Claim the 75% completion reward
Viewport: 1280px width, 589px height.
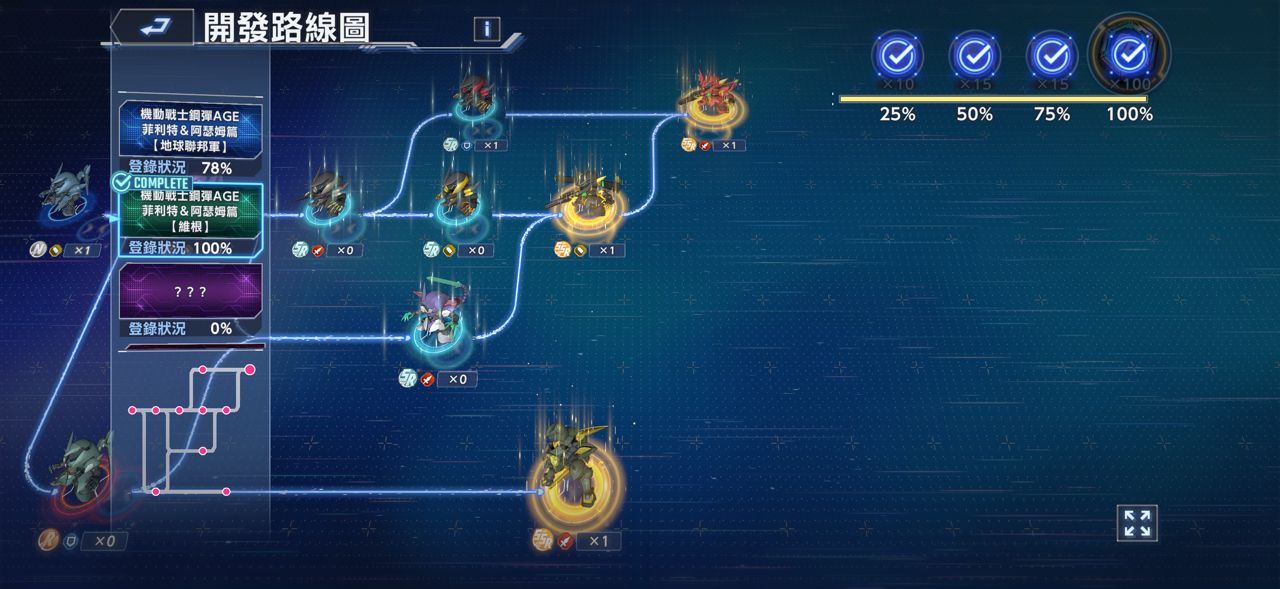[x=1051, y=57]
